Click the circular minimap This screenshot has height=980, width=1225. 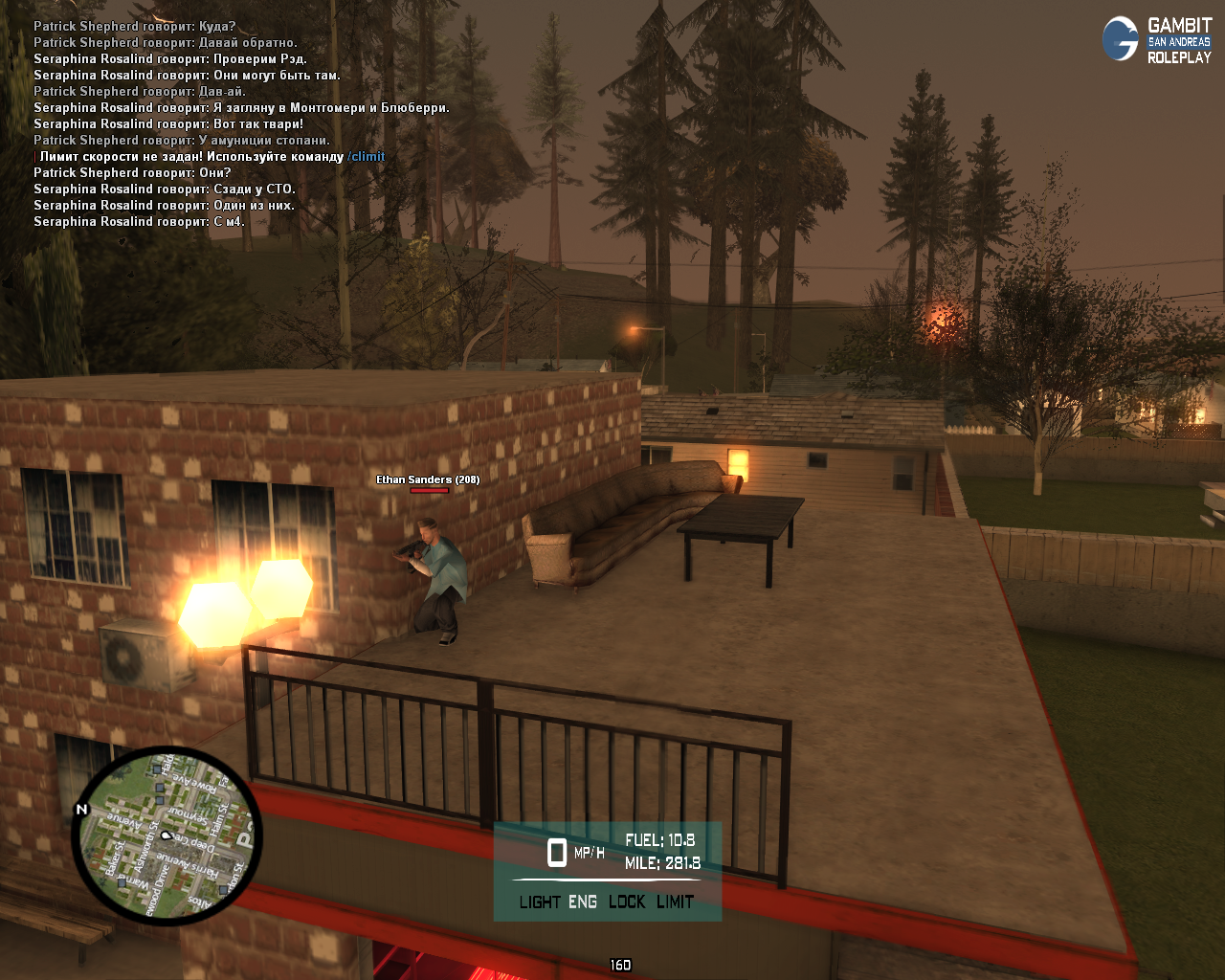click(x=167, y=835)
